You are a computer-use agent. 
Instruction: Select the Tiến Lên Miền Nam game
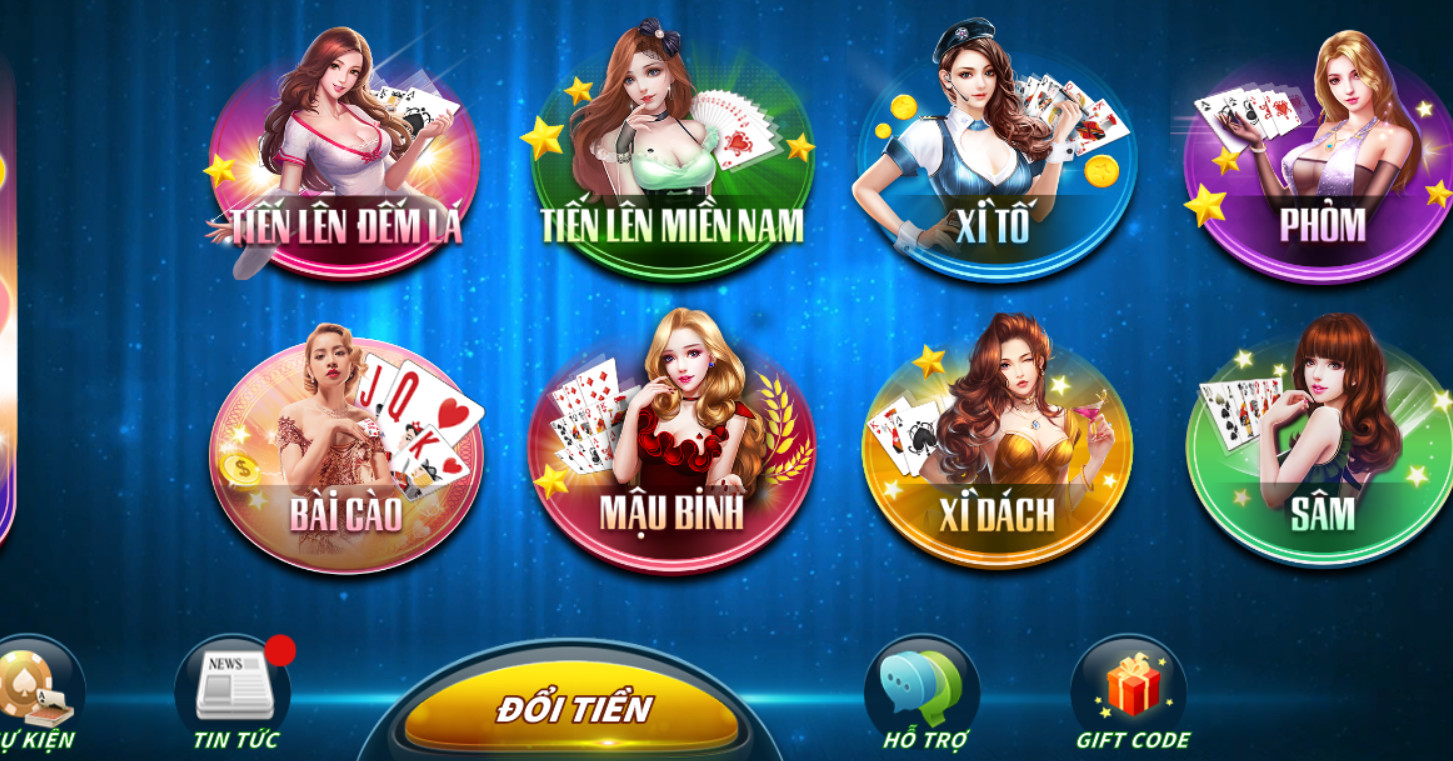671,172
